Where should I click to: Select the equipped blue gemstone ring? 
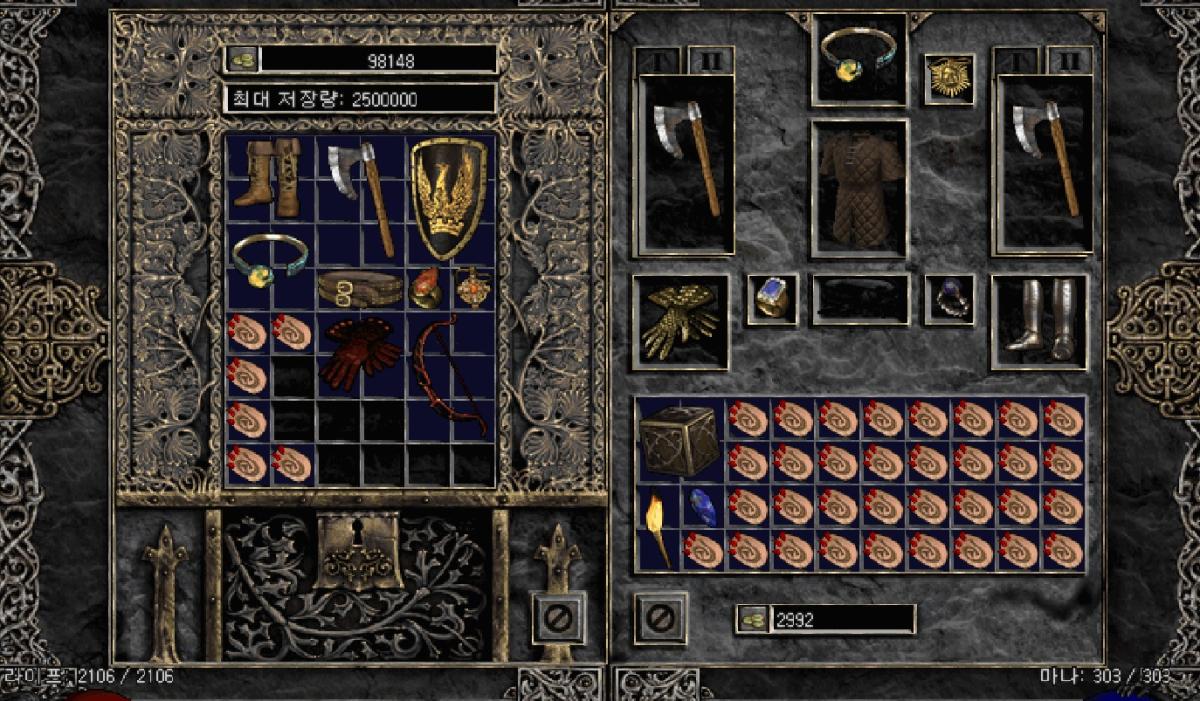click(772, 299)
